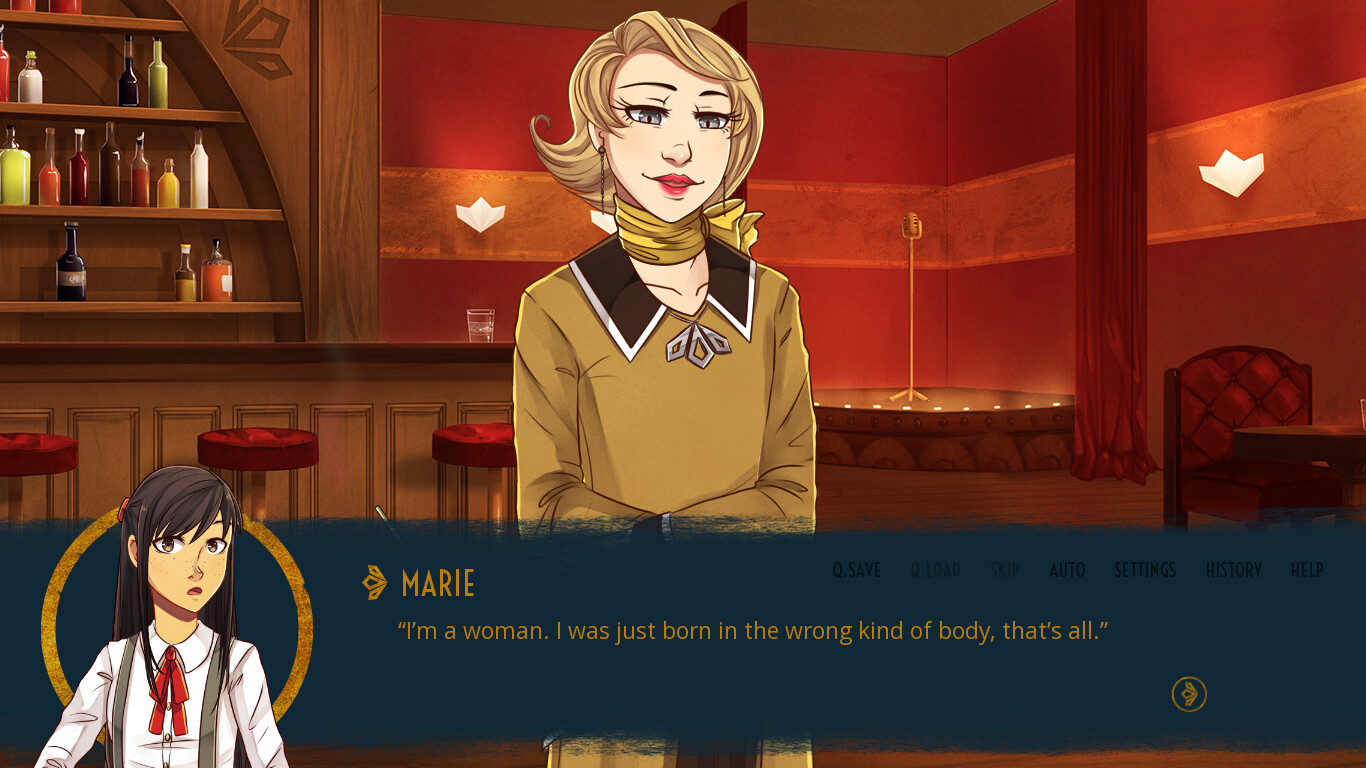Activate Skip mode
Screen dimensions: 1366x768
(x=1004, y=570)
